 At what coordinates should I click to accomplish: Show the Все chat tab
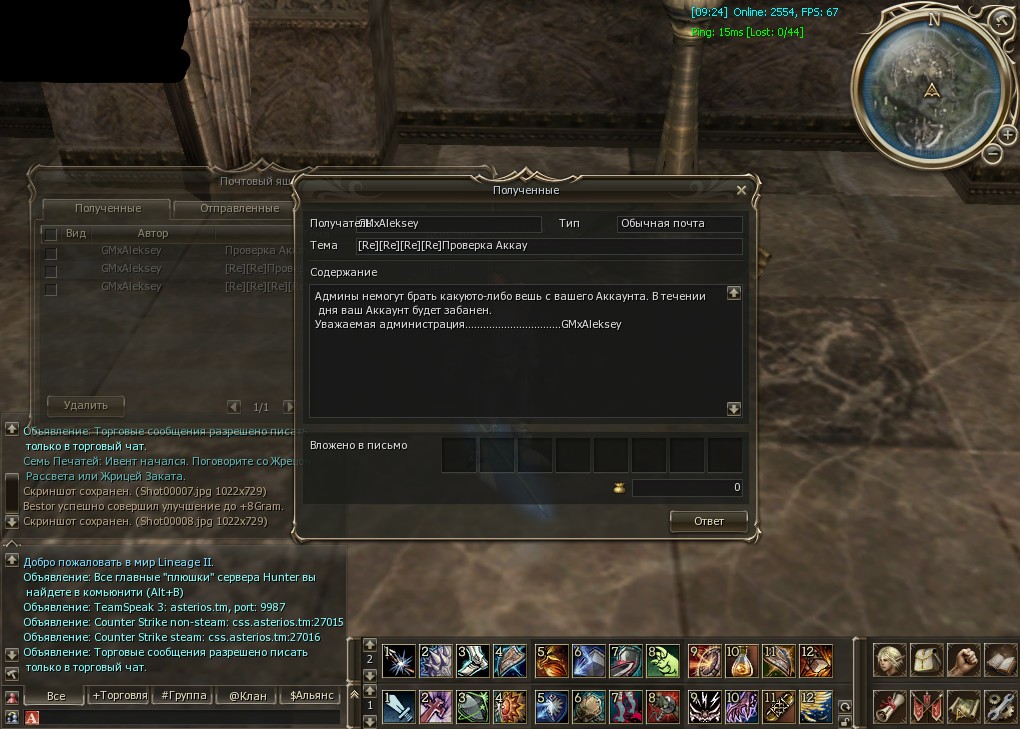pos(56,695)
